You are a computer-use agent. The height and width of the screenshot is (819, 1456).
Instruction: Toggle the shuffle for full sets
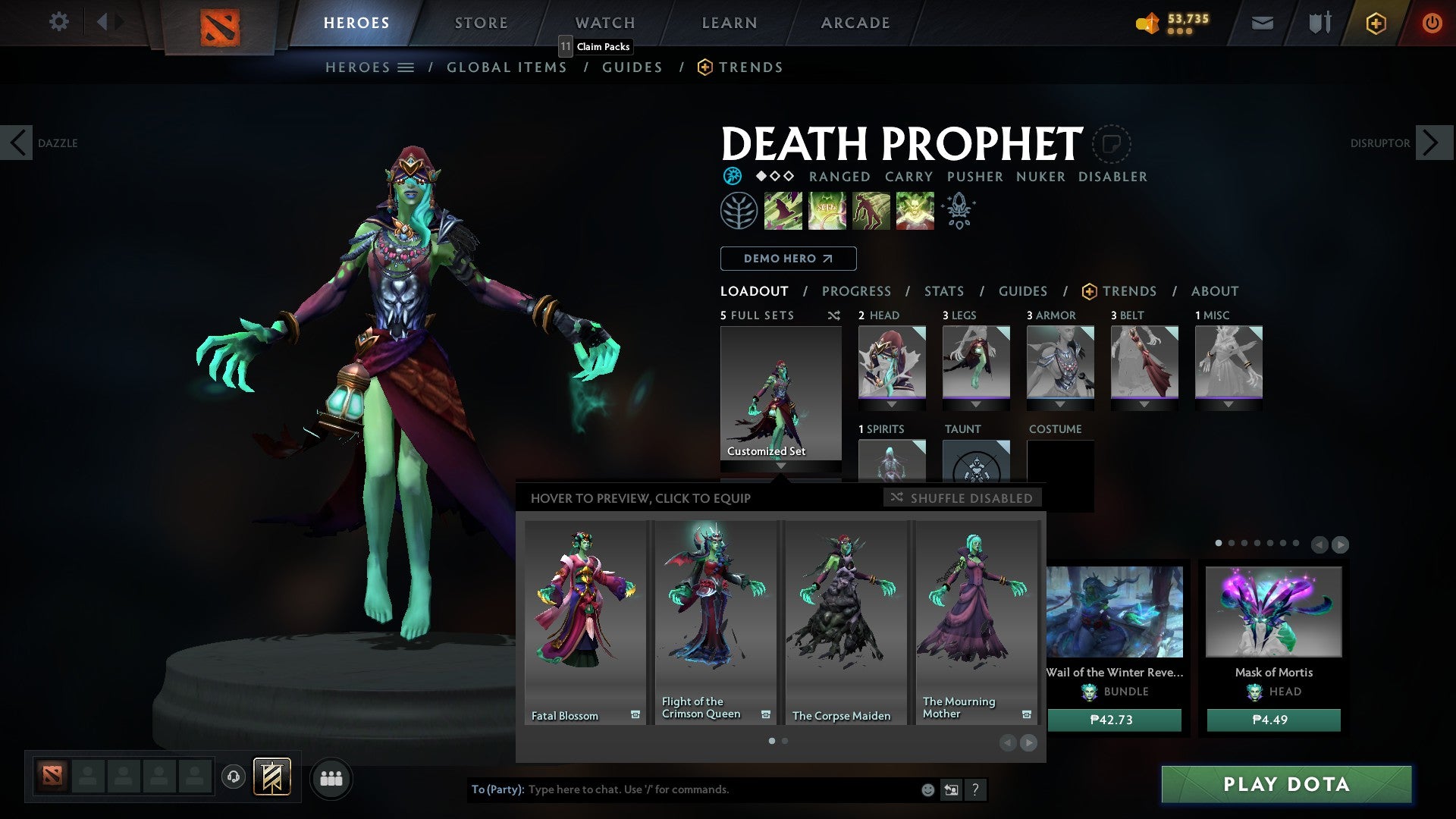(834, 315)
